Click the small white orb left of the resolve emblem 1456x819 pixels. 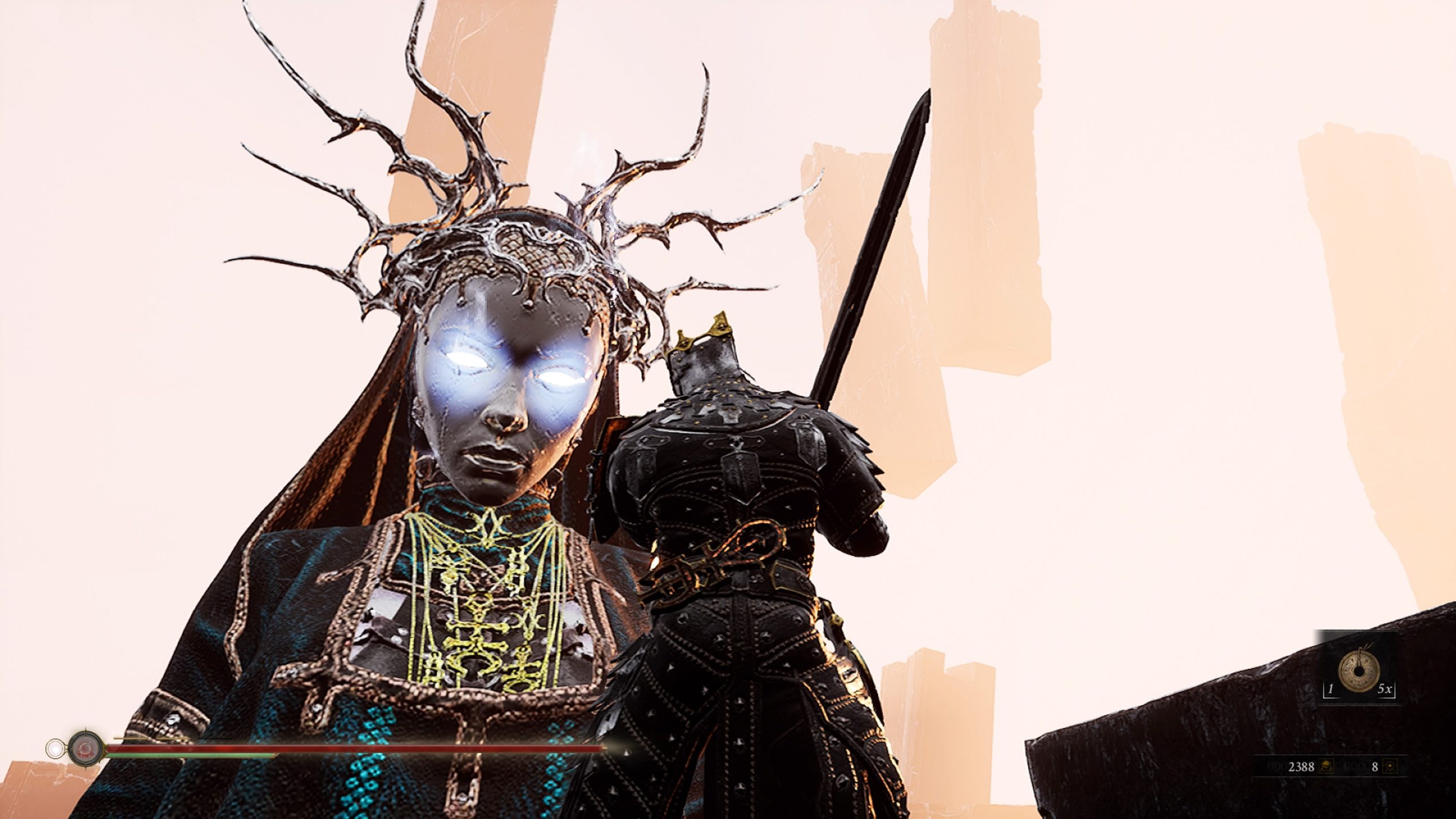coord(55,749)
